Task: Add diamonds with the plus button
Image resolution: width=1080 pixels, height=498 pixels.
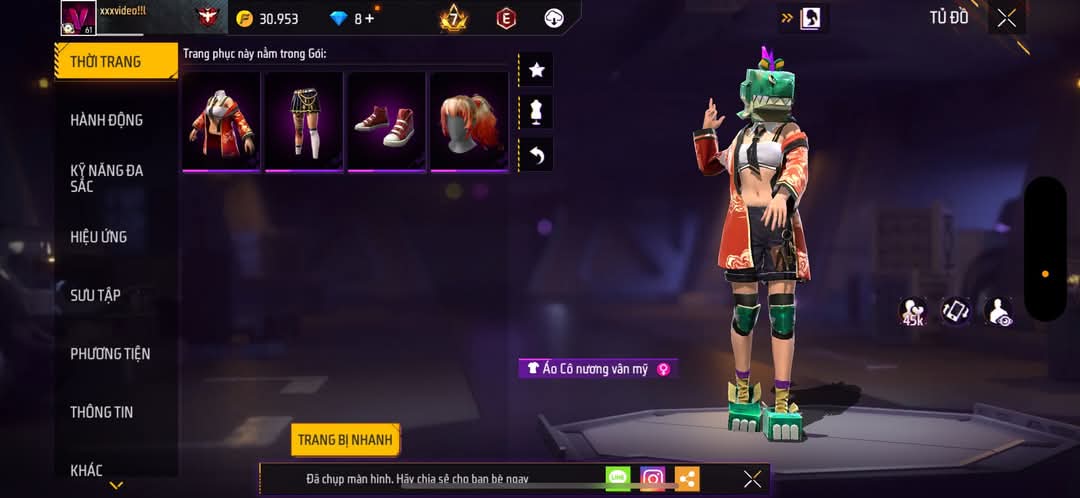Action: [x=370, y=18]
